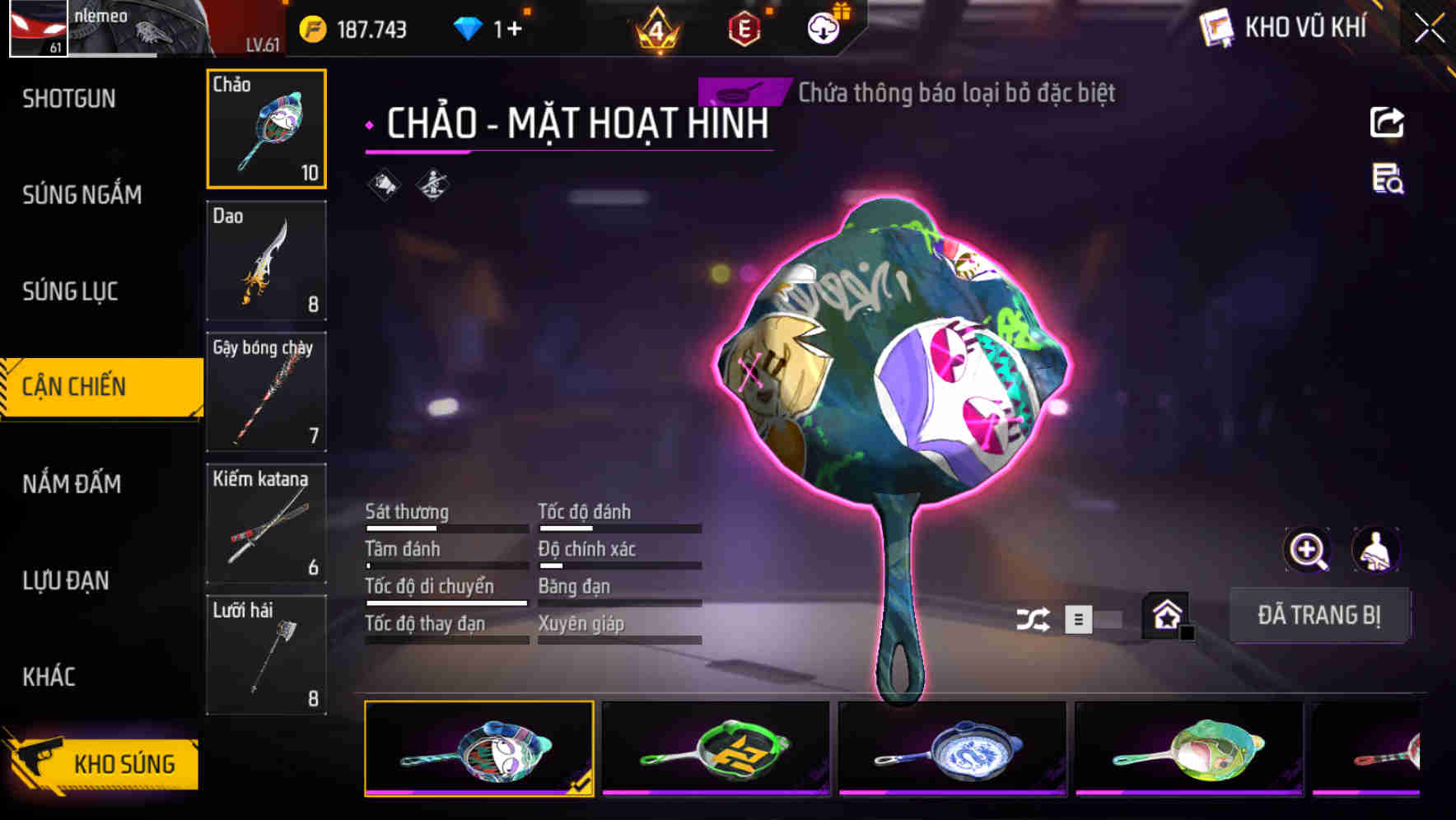Select the Kiếm katana weapon thumbnail
Image resolution: width=1456 pixels, height=820 pixels.
coord(266,522)
